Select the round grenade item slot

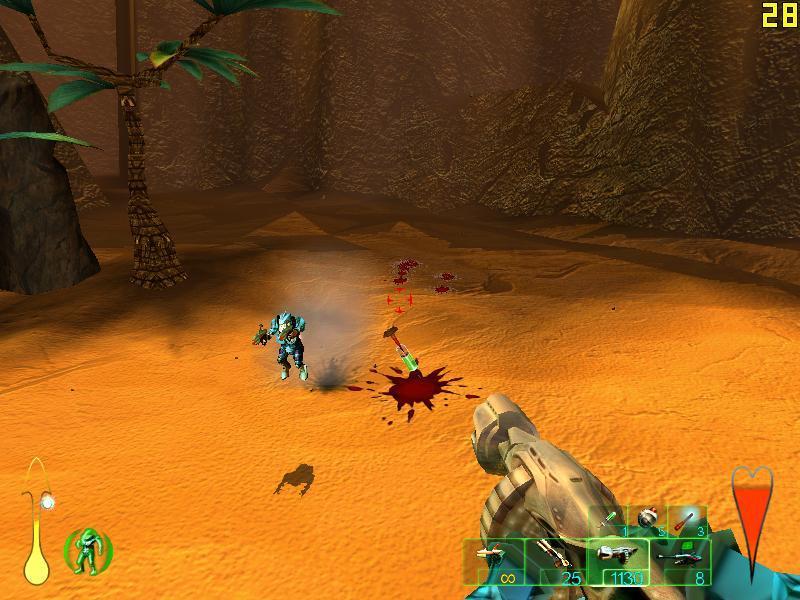pyautogui.click(x=648, y=519)
